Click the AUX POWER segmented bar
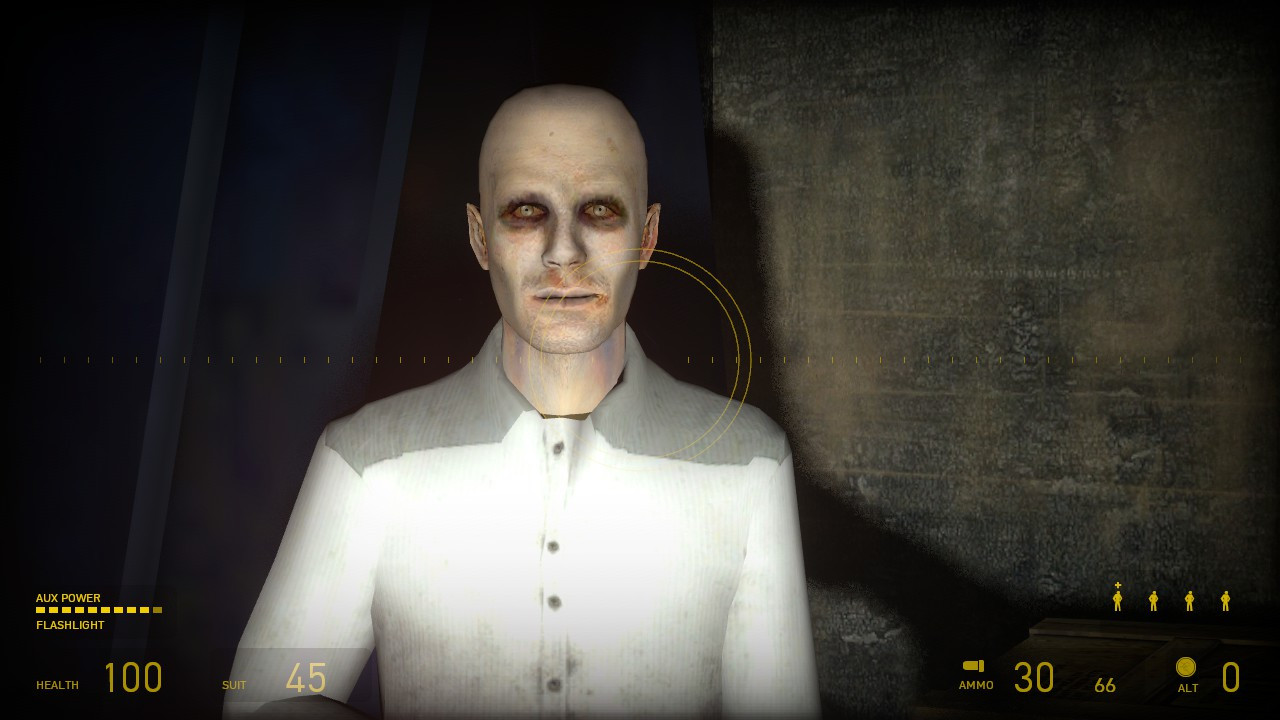 tap(98, 611)
